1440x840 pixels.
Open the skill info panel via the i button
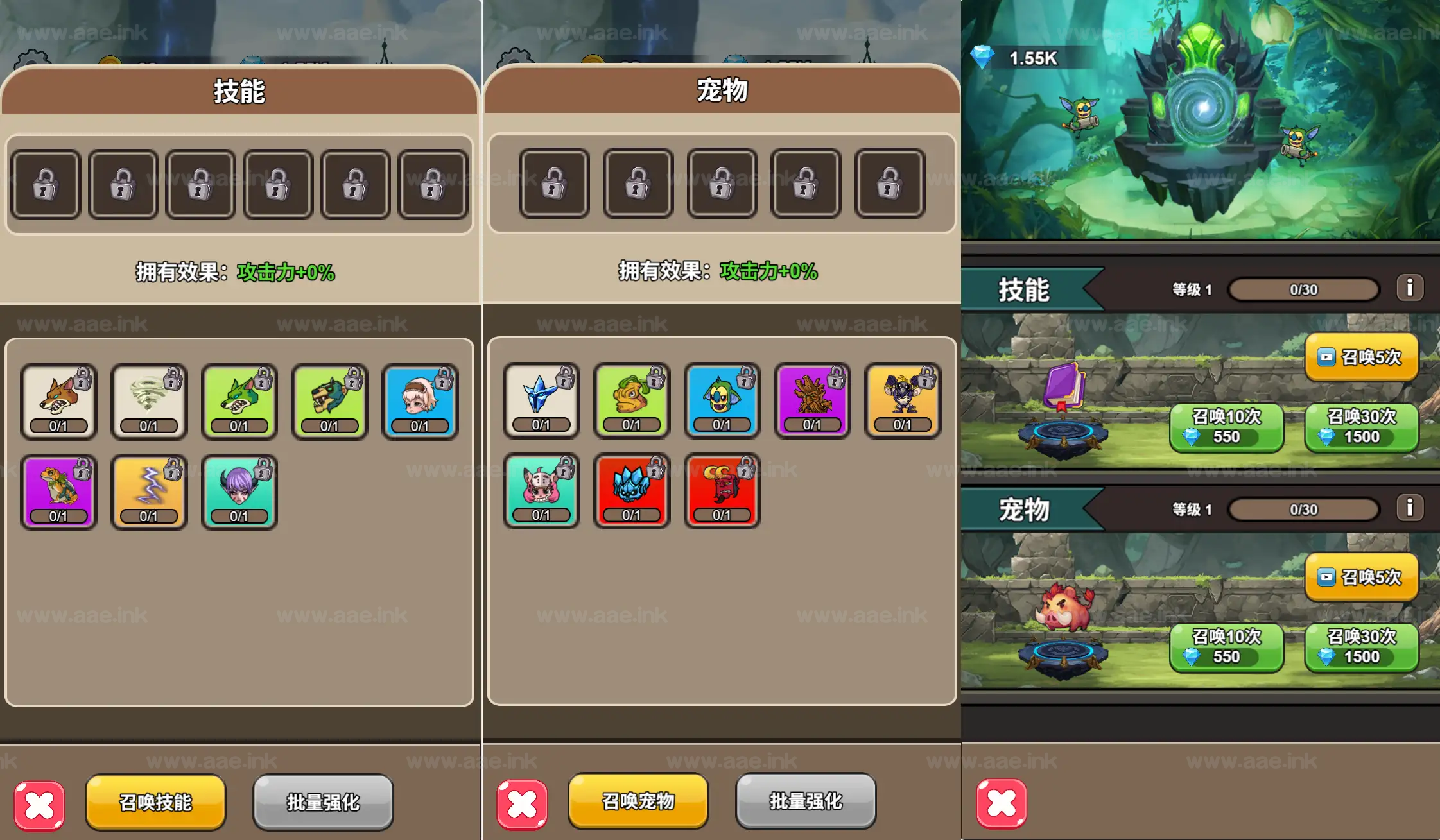[x=1410, y=287]
